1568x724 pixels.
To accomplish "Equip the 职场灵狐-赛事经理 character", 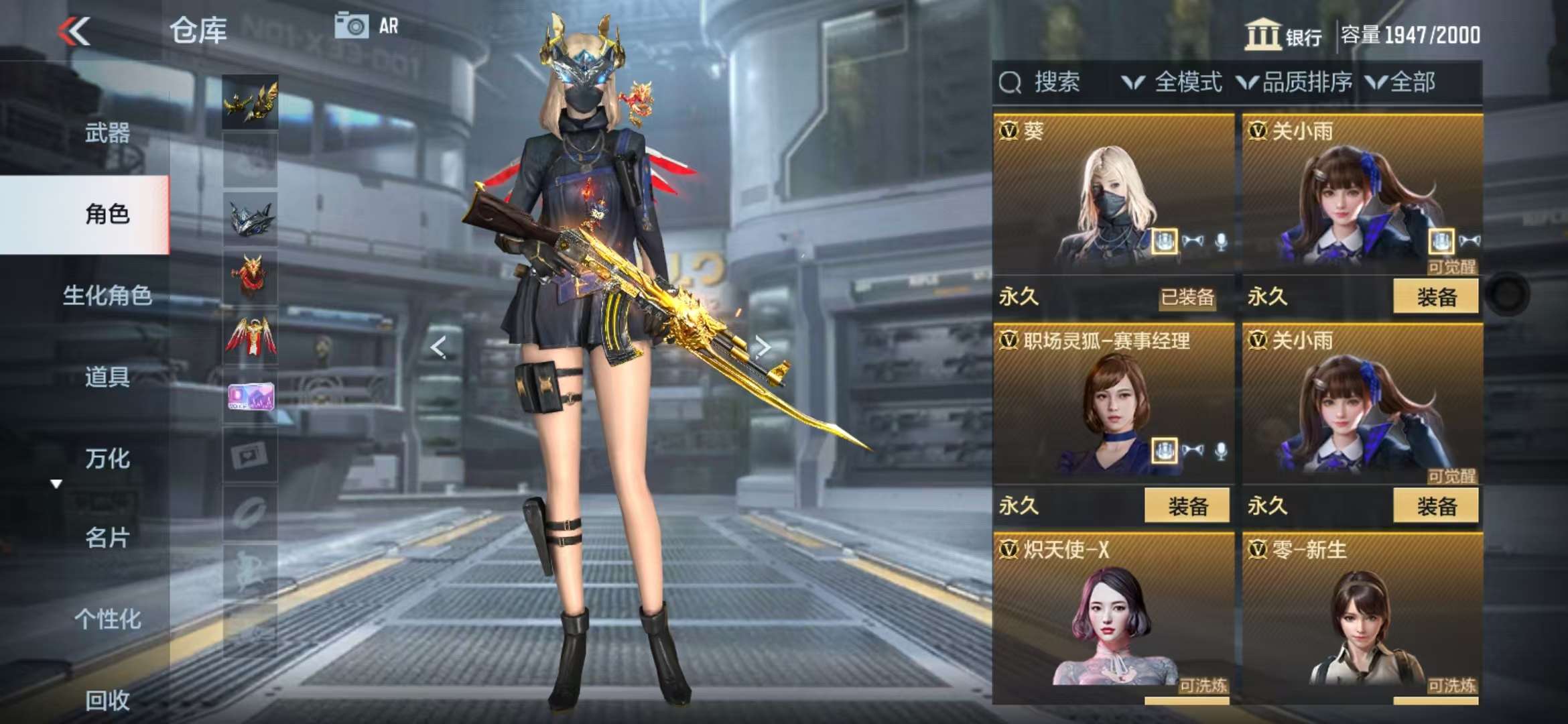I will (x=1187, y=505).
